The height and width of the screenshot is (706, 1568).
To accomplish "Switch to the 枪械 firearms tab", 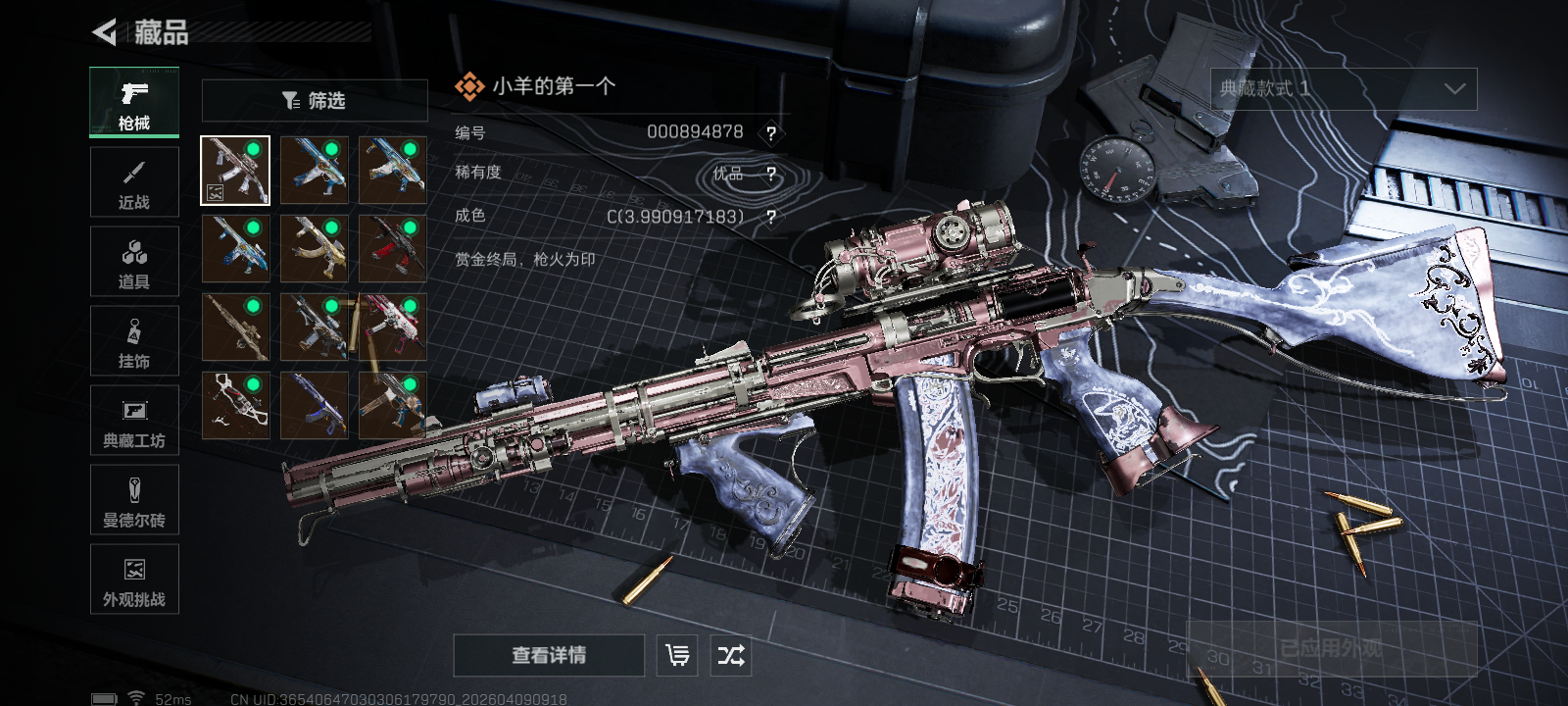I will point(134,103).
